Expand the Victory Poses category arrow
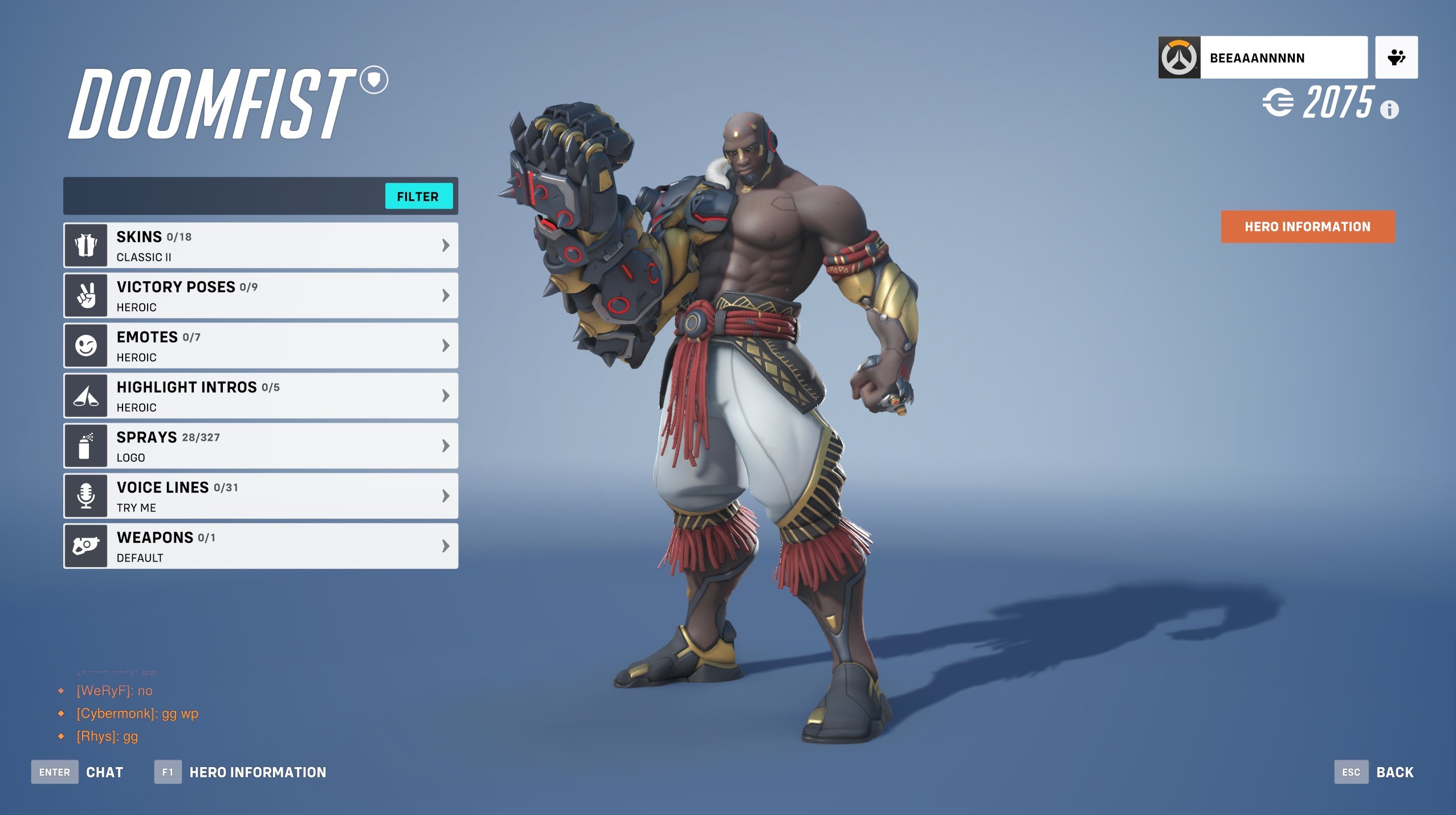 [x=446, y=294]
